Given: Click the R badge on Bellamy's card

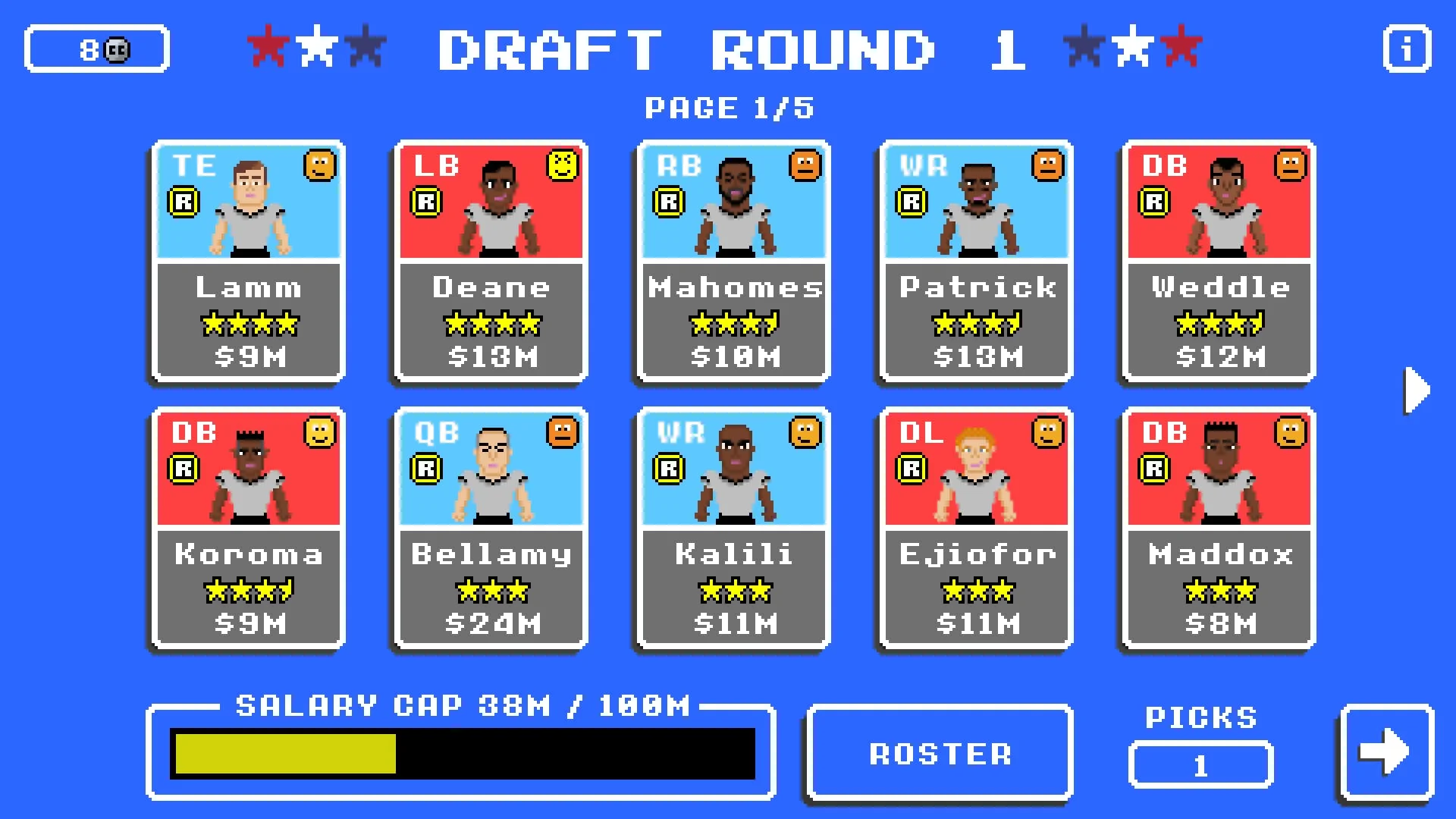Looking at the screenshot, I should pos(425,469).
